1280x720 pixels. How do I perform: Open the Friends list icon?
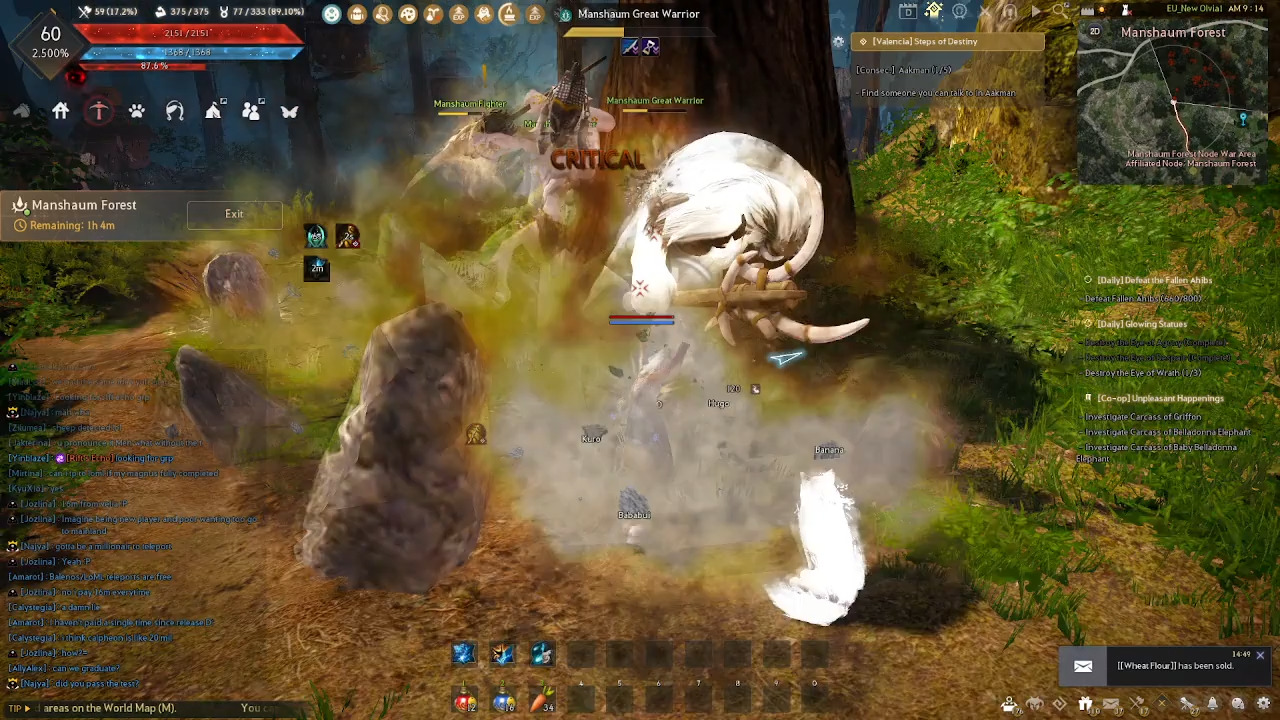tap(251, 111)
